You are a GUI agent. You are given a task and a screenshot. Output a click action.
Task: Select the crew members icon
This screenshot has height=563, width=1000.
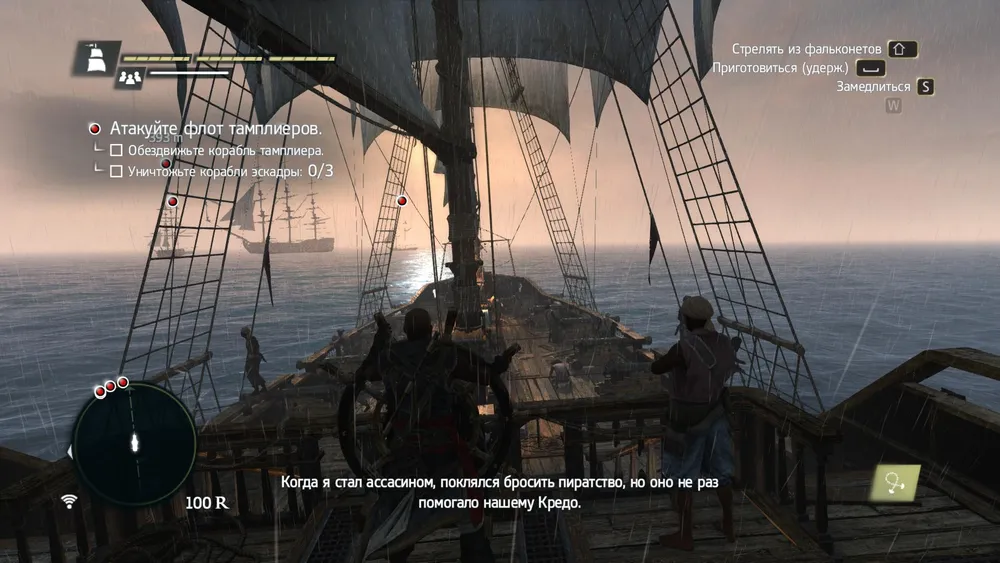129,77
